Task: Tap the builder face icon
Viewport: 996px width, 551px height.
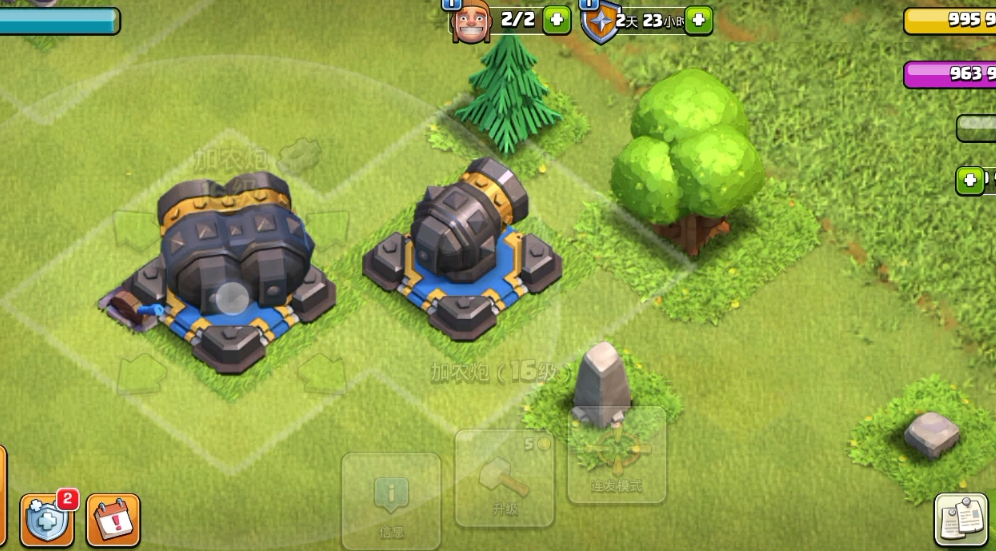Action: point(470,21)
